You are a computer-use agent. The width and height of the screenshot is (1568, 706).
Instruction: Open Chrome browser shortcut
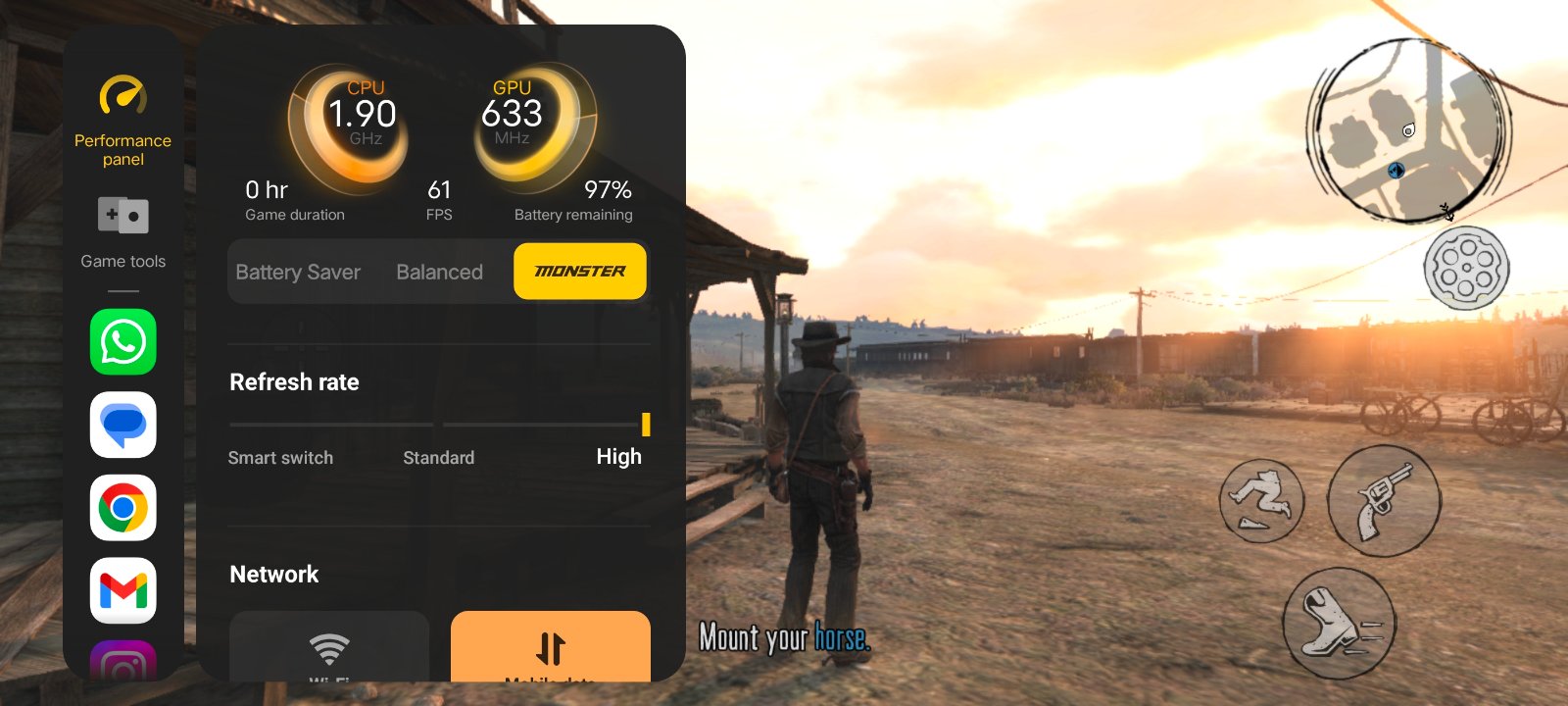[123, 508]
